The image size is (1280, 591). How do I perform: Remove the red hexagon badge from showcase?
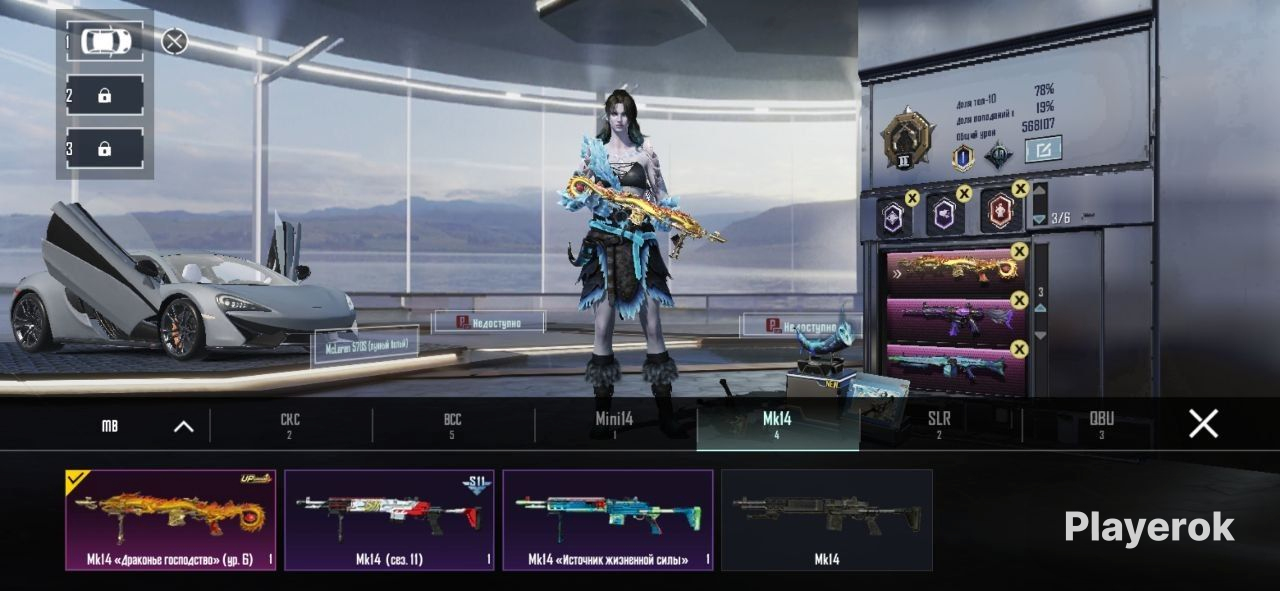pos(1020,188)
